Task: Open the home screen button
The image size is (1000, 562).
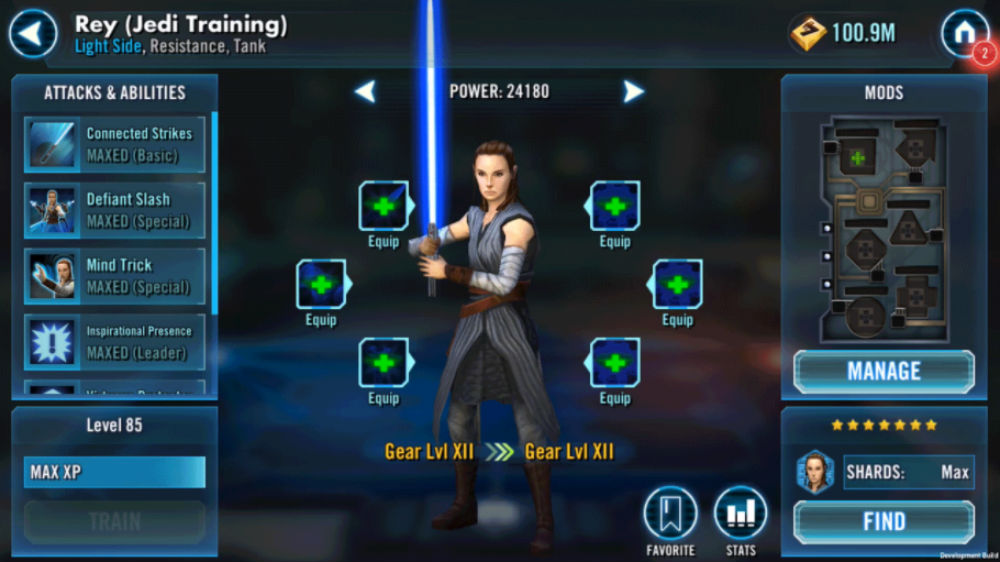Action: (964, 33)
